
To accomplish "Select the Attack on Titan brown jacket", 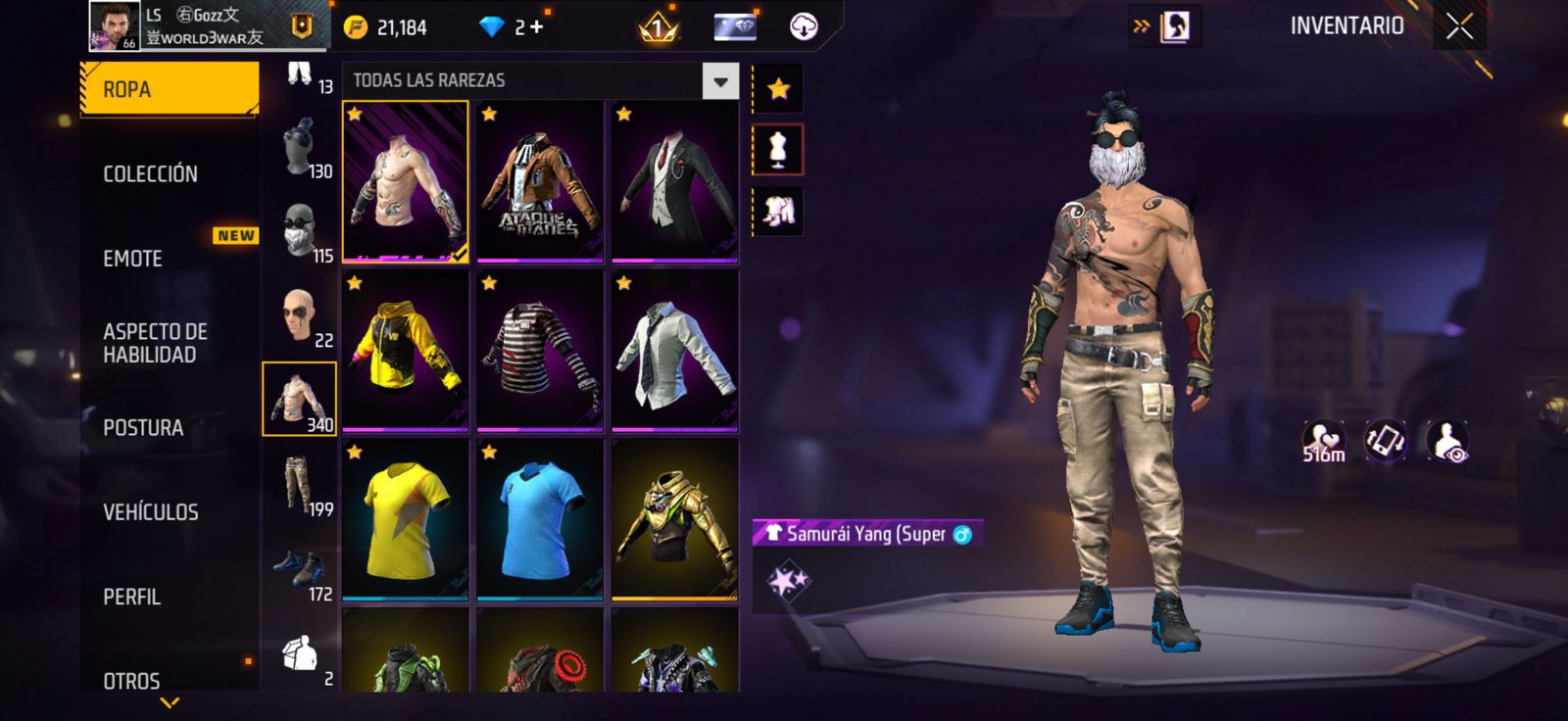I will coord(540,181).
